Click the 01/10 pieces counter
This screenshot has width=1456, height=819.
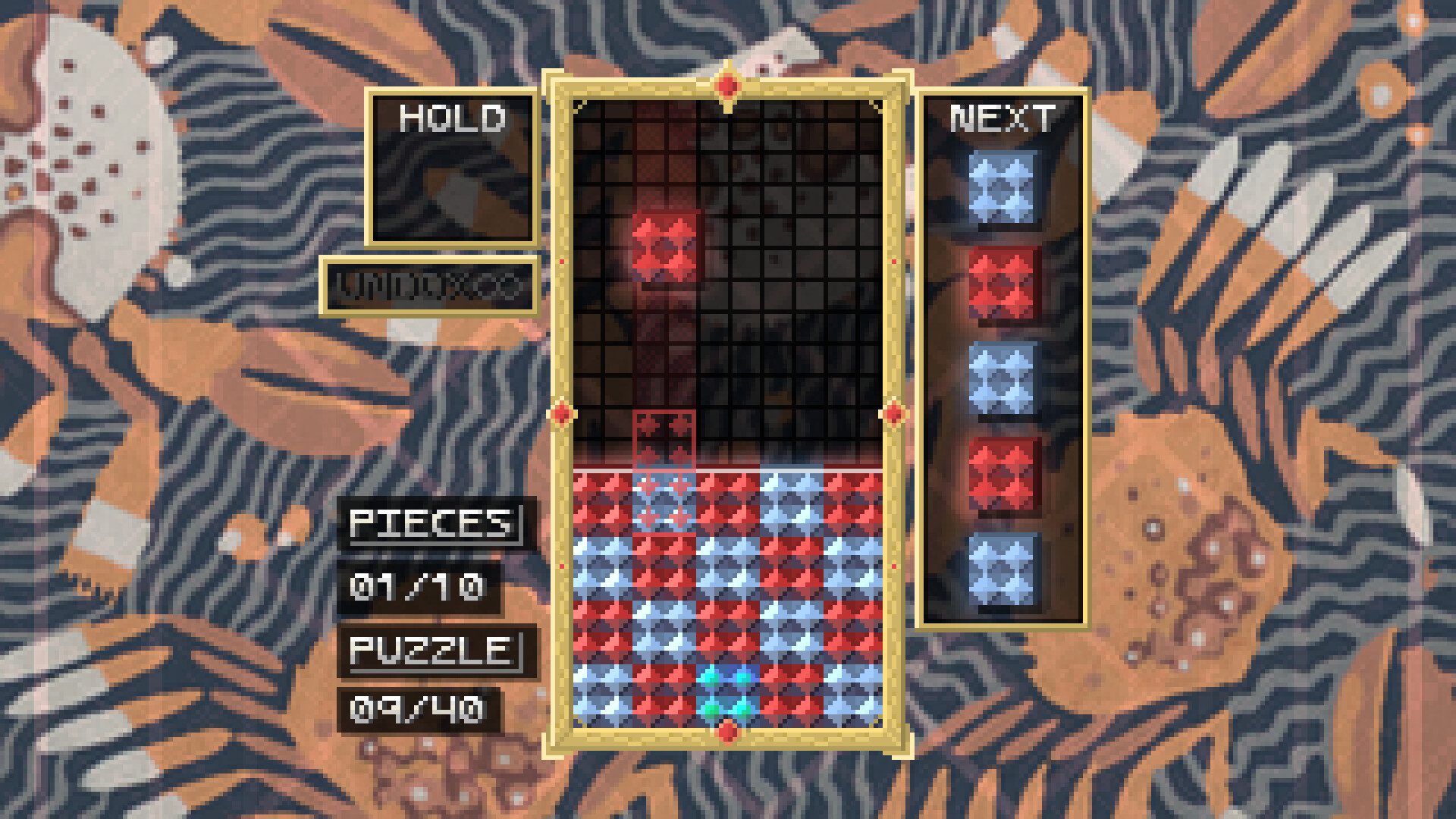coord(419,585)
